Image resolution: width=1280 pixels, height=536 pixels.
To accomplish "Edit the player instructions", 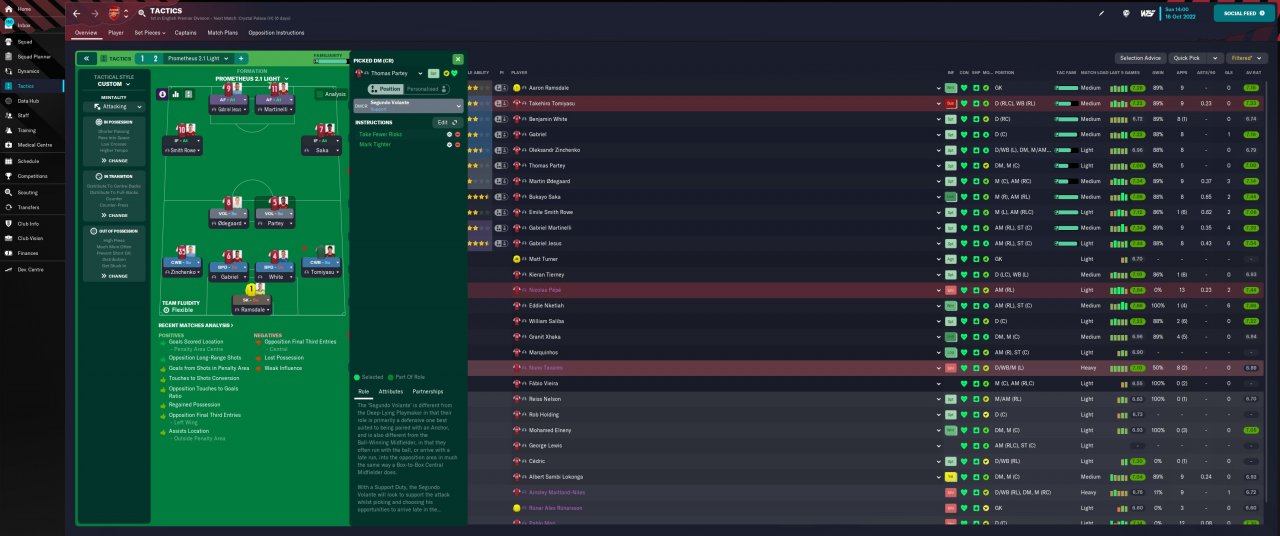I will (x=445, y=122).
